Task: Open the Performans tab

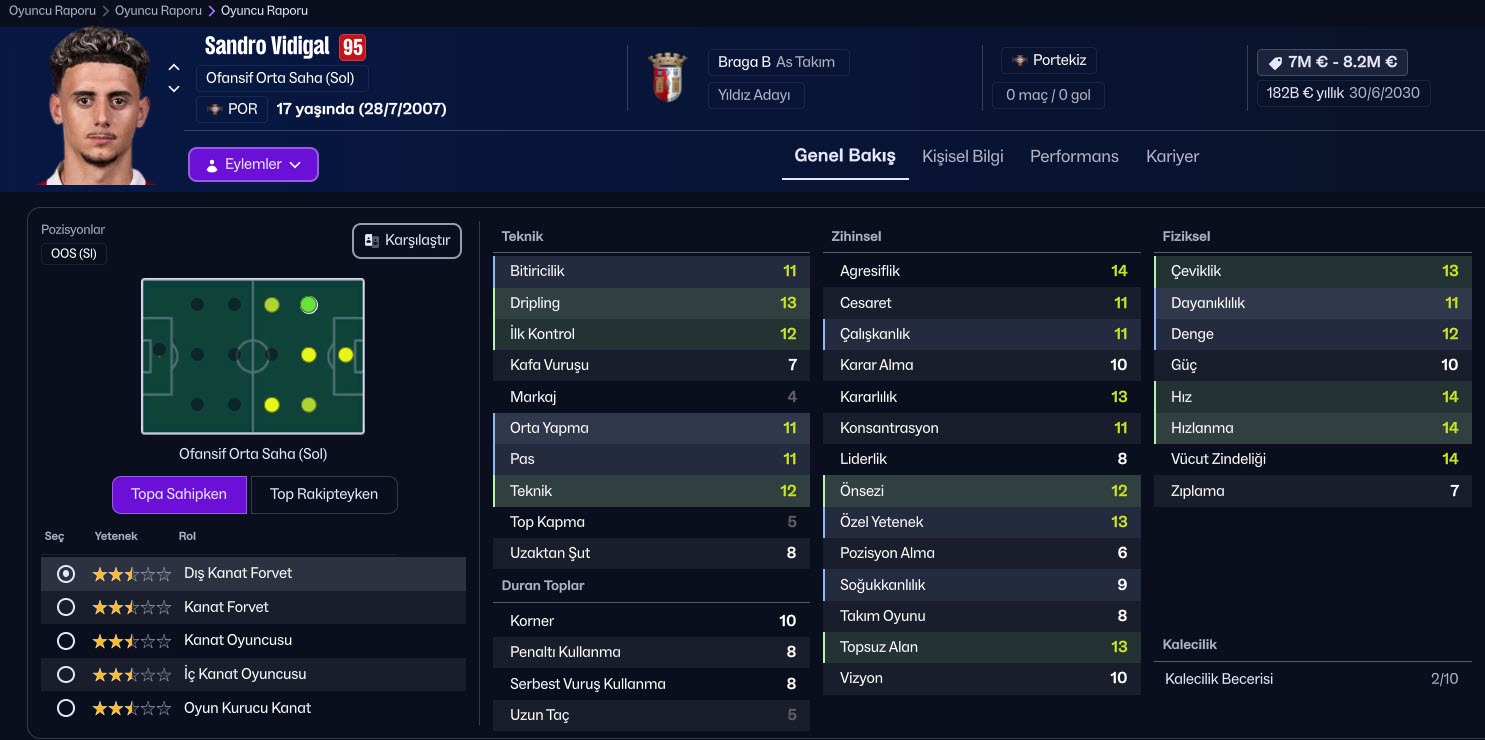Action: click(1074, 156)
